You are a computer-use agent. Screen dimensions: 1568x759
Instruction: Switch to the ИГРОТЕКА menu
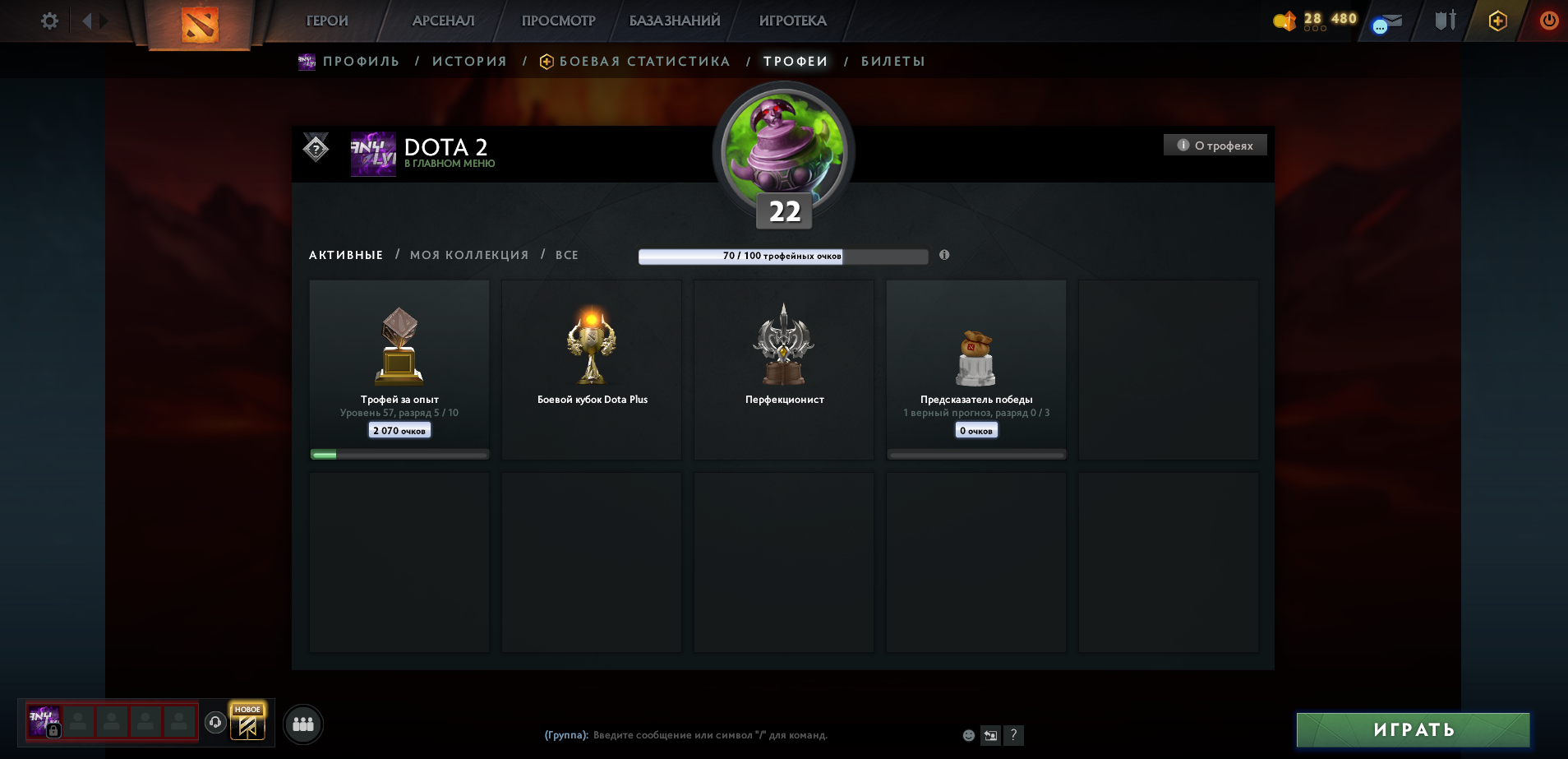tap(791, 21)
